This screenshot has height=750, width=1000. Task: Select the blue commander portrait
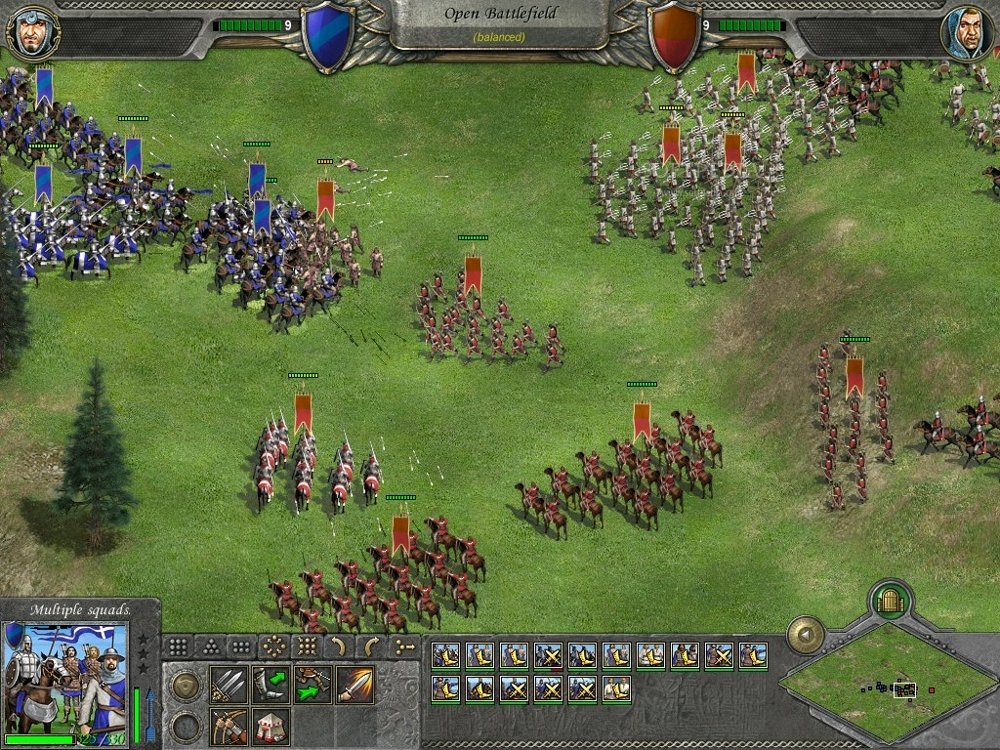(x=32, y=32)
